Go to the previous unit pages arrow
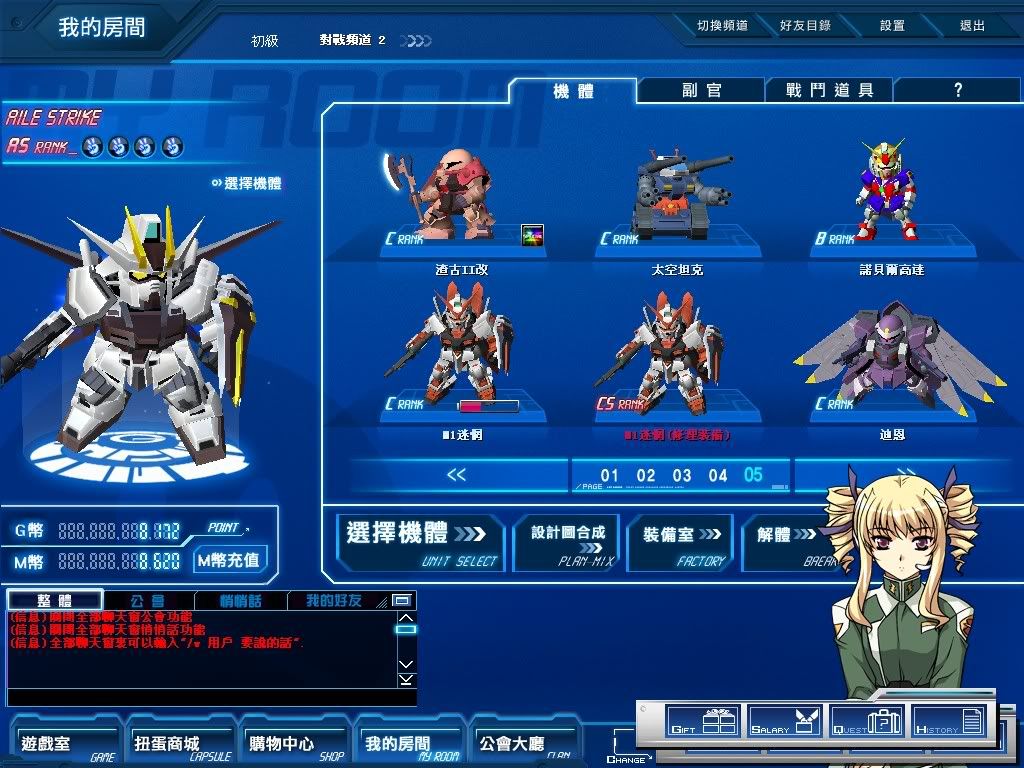The width and height of the screenshot is (1024, 768). pos(456,475)
